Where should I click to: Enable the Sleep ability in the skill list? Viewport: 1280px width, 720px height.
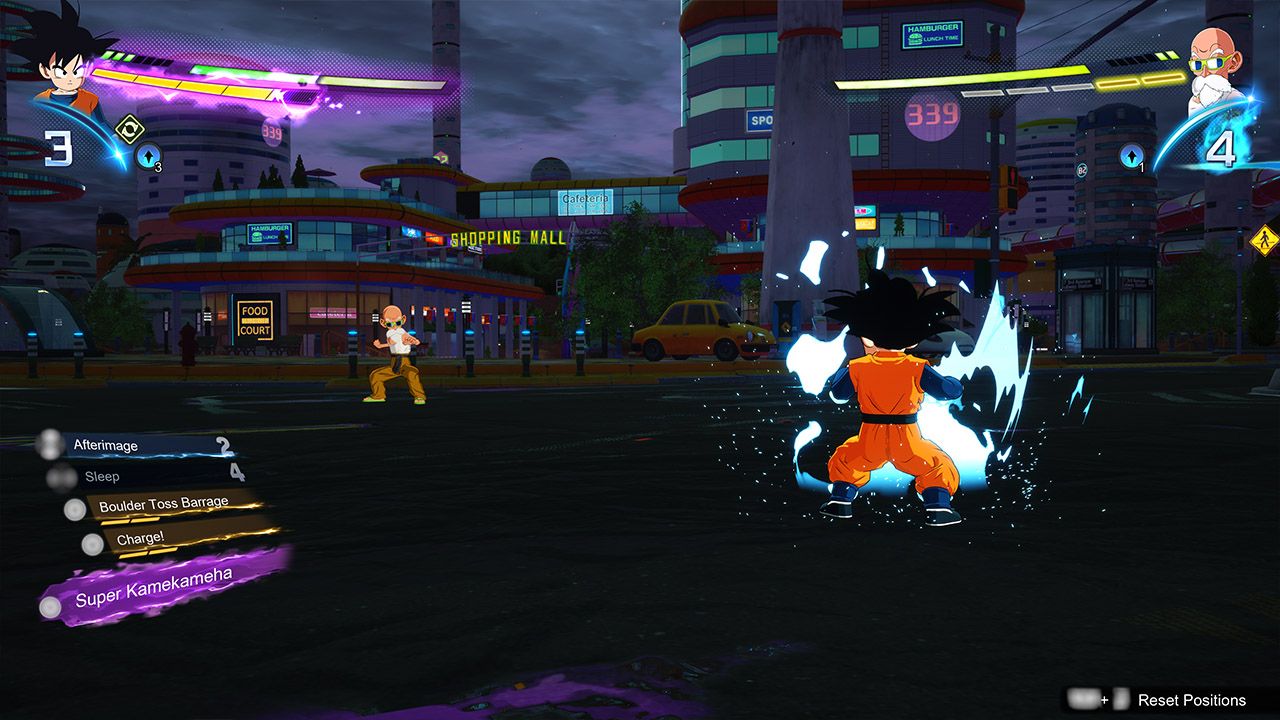tap(101, 477)
